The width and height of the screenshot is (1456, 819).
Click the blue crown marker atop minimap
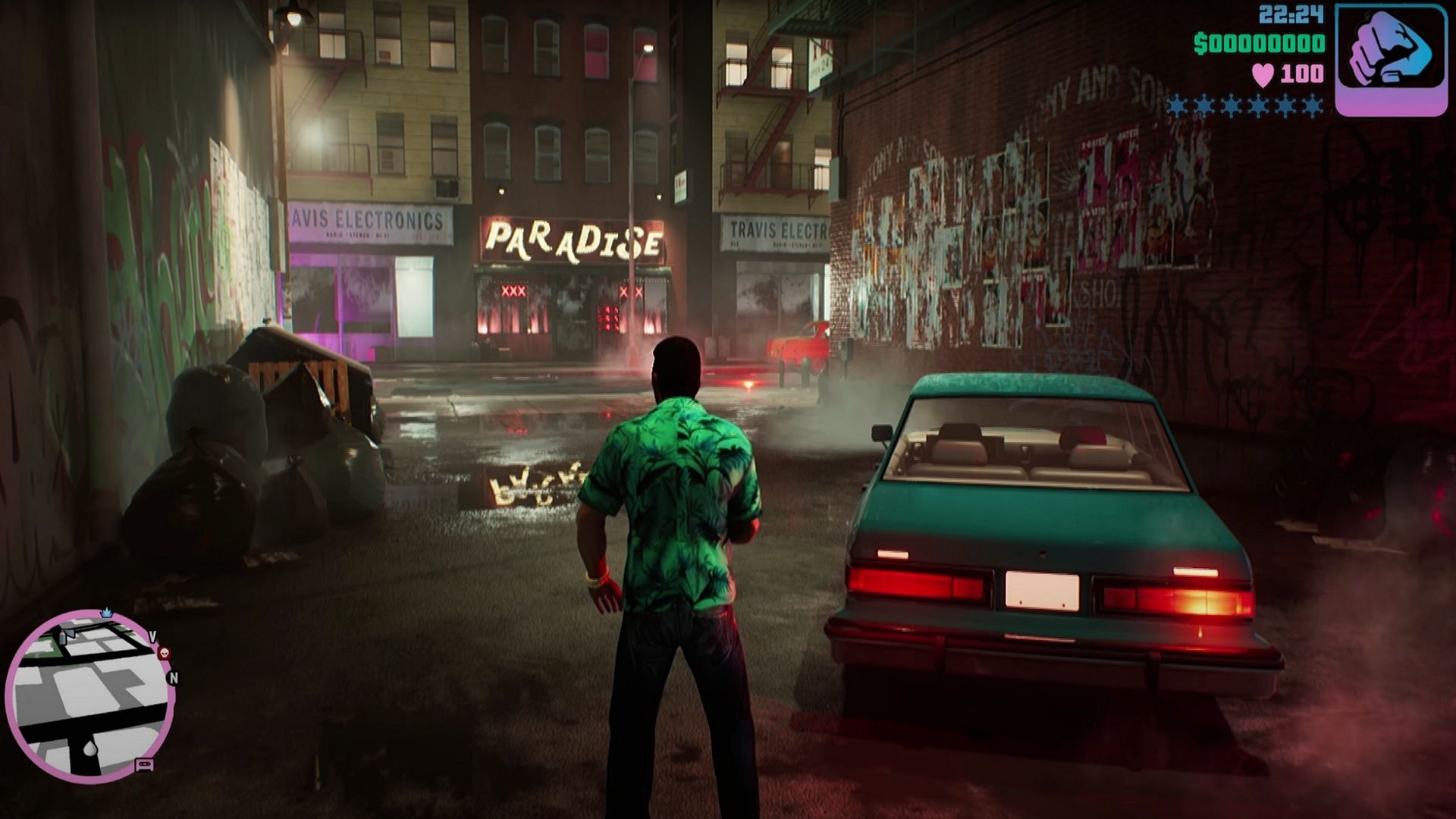pos(106,612)
